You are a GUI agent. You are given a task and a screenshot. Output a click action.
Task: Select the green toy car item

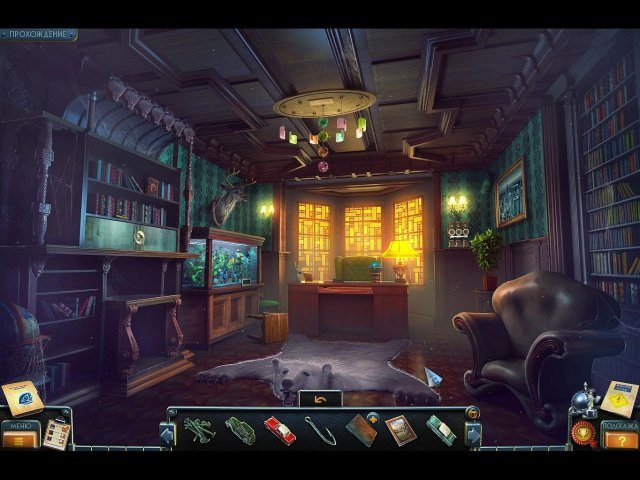click(240, 430)
